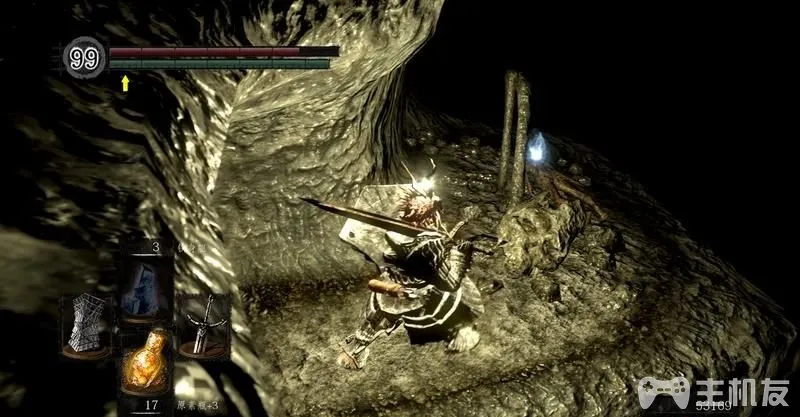Pick the right-hand crossbow weapon slot
Screen dimensions: 800x417
coord(203,324)
